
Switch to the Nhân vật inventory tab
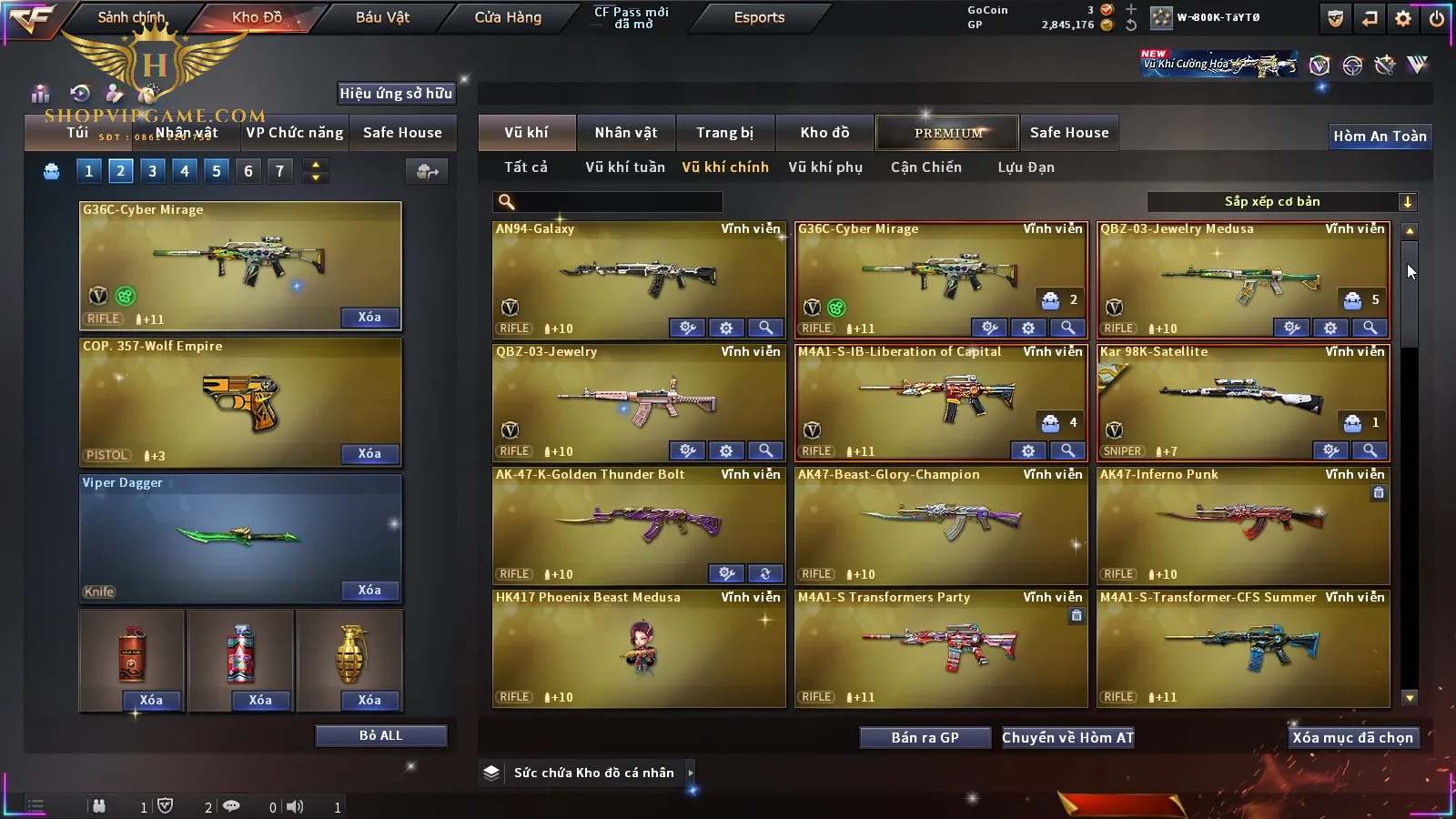625,133
